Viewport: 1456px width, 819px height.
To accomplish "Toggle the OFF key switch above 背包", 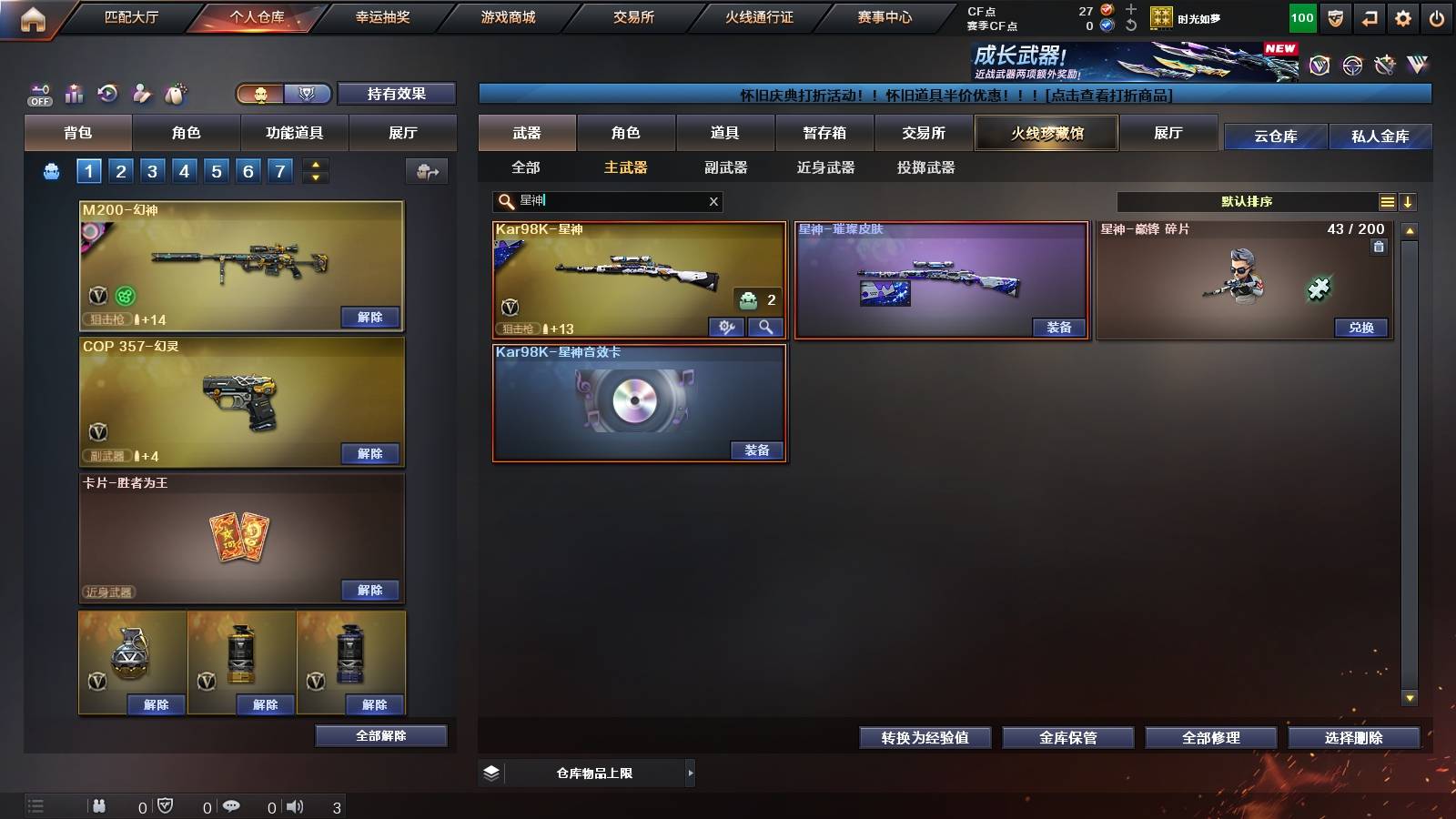I will (x=39, y=93).
